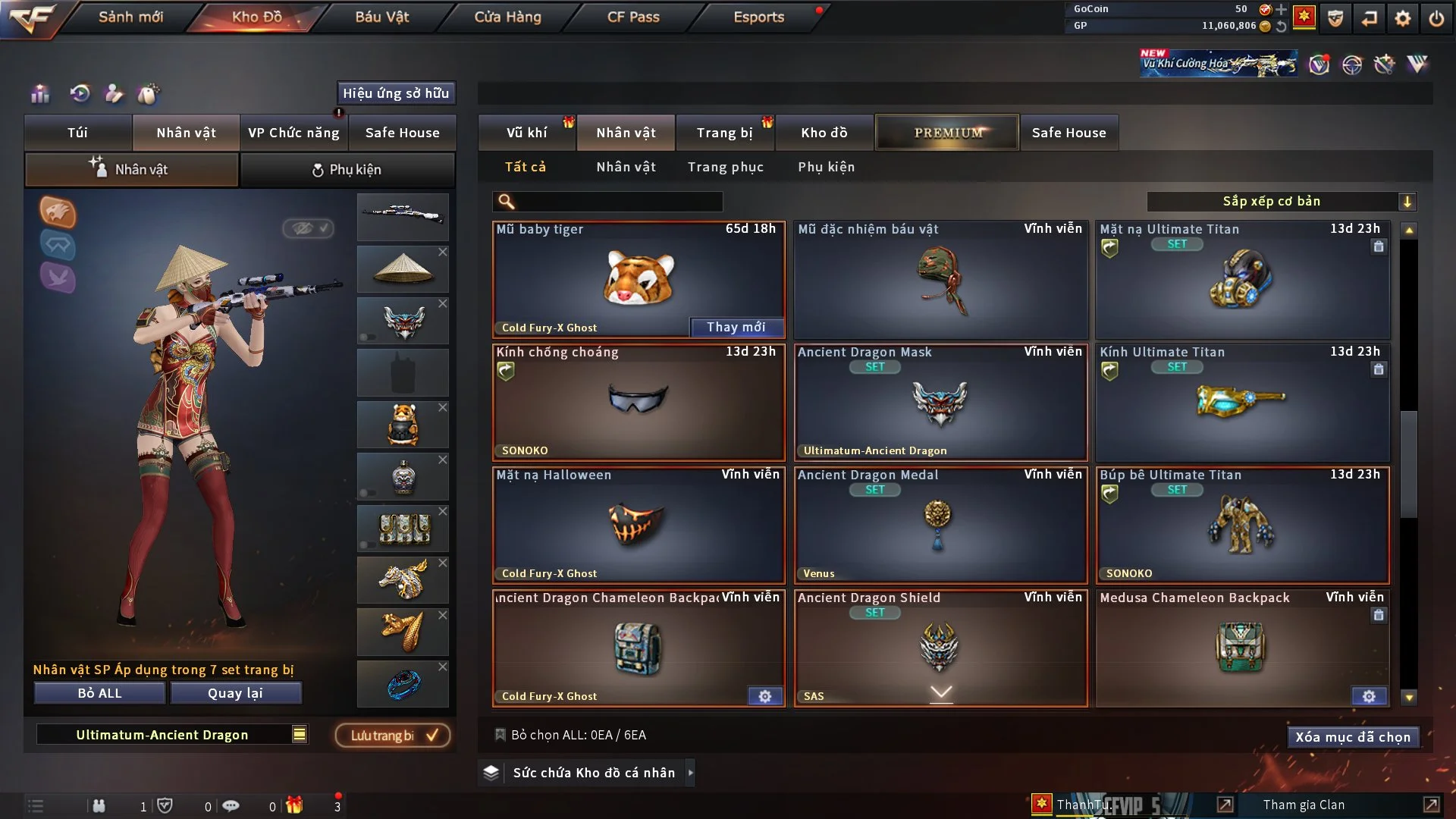Remove all equipment with Bỏ ALL

tap(99, 693)
